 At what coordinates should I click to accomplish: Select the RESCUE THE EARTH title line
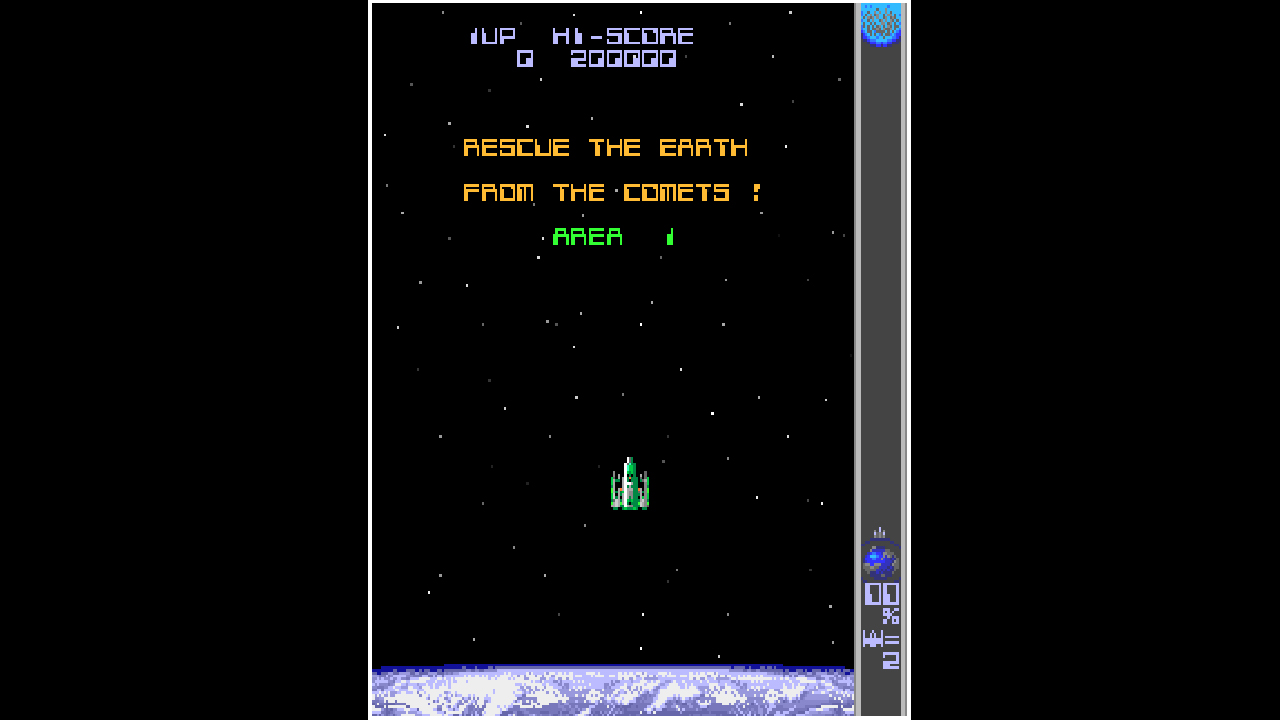coord(605,147)
